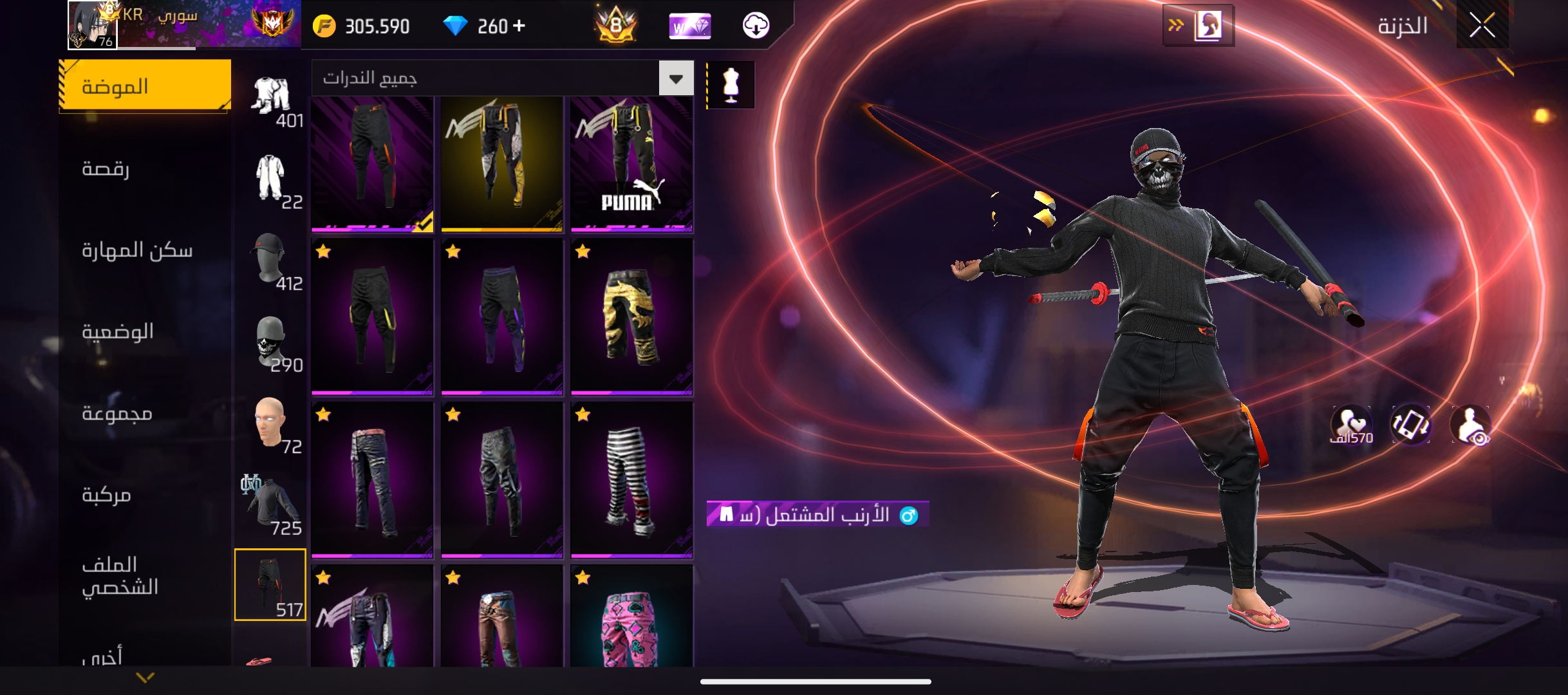The width and height of the screenshot is (1568, 695).
Task: Tap the heart likes icon showing 570
Action: (x=1351, y=426)
